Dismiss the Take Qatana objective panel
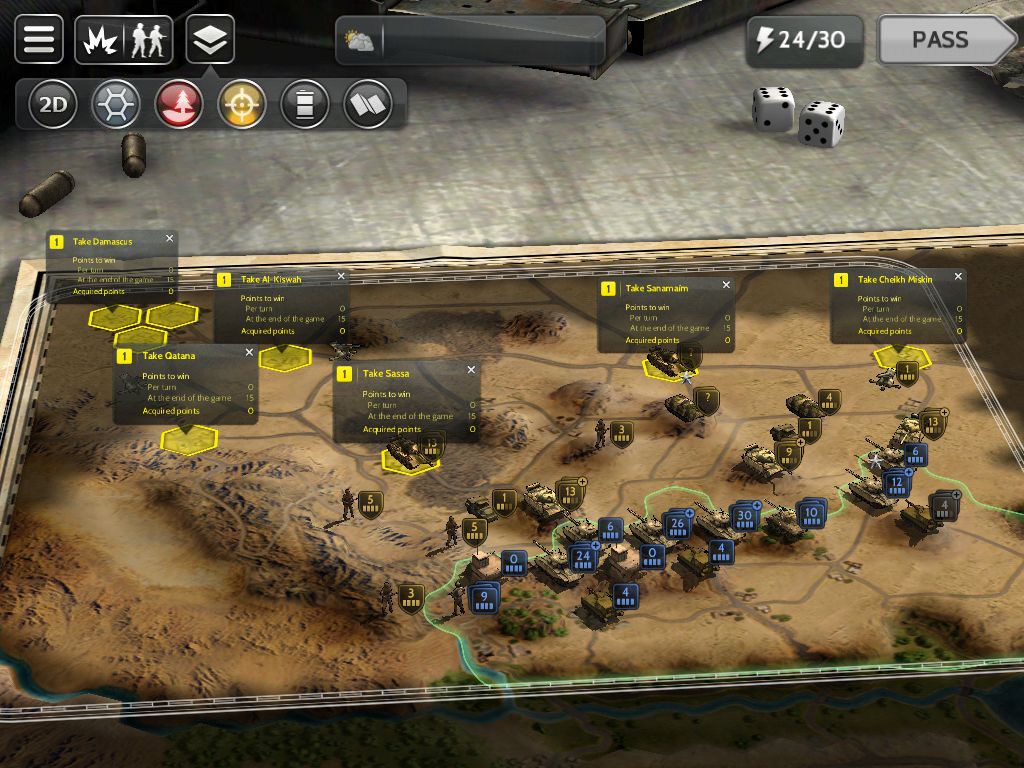Screen dimensions: 1024x768 coord(249,353)
